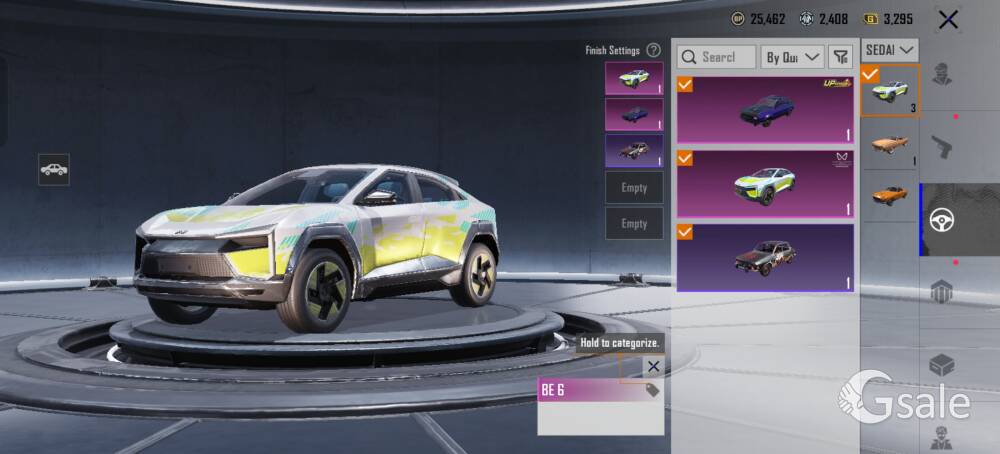Switch to the pistol weapon category

(x=941, y=147)
